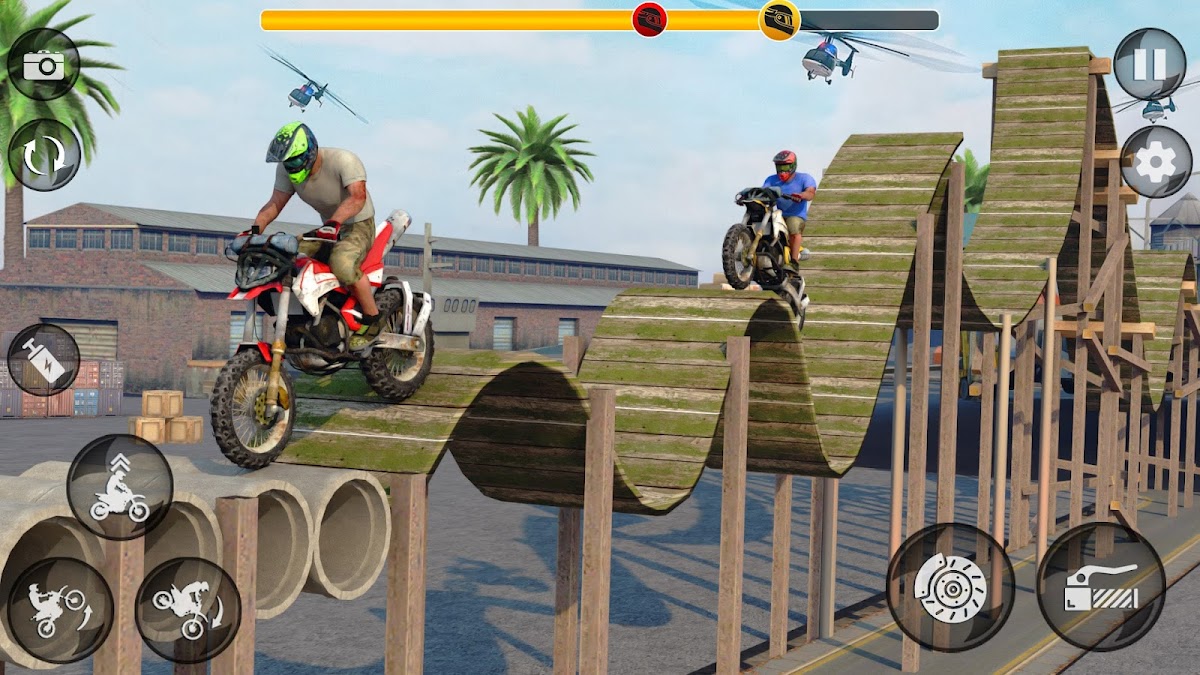Activate the nitro boost canister

click(x=43, y=360)
